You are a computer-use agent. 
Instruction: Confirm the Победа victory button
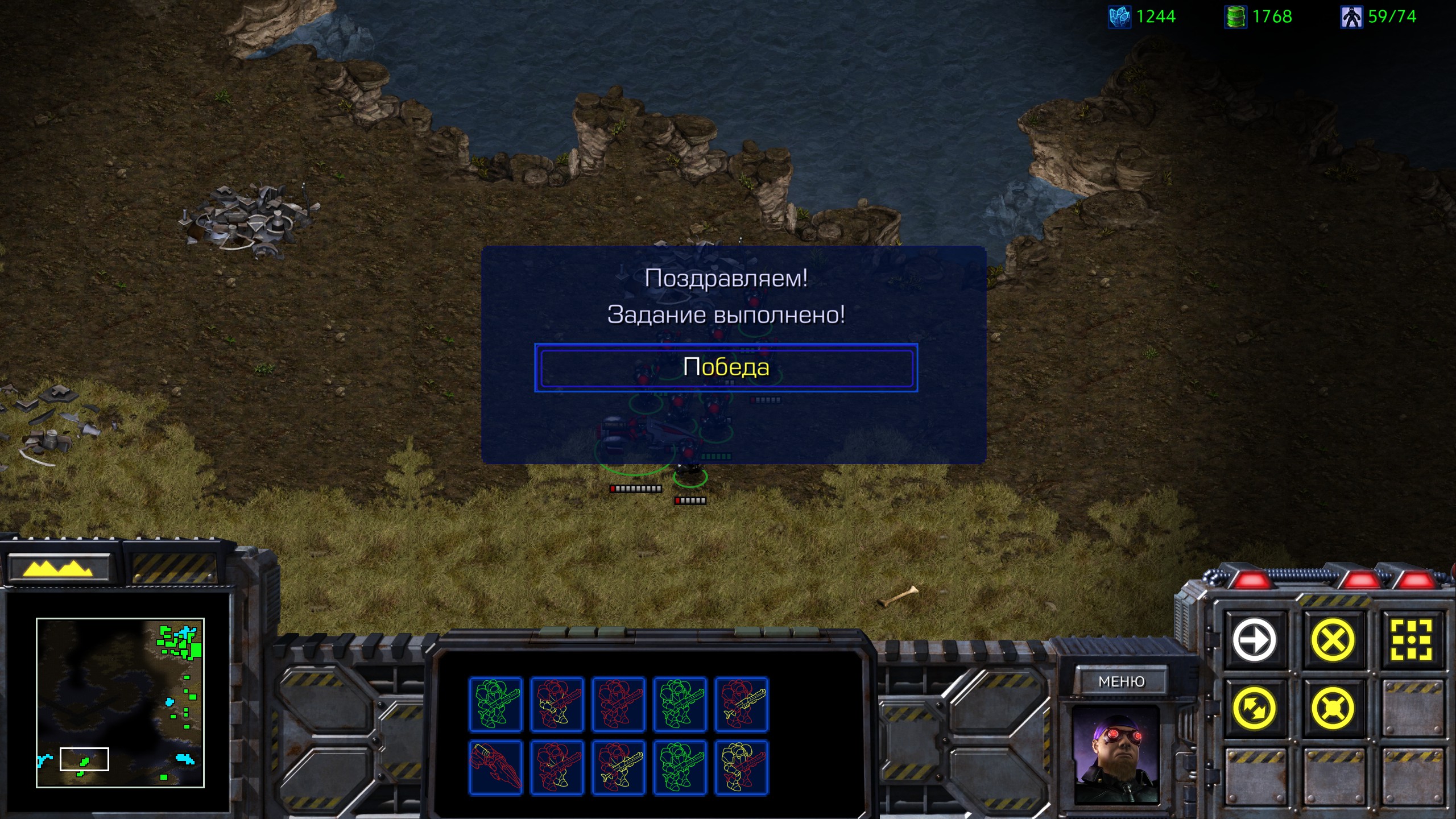click(726, 368)
